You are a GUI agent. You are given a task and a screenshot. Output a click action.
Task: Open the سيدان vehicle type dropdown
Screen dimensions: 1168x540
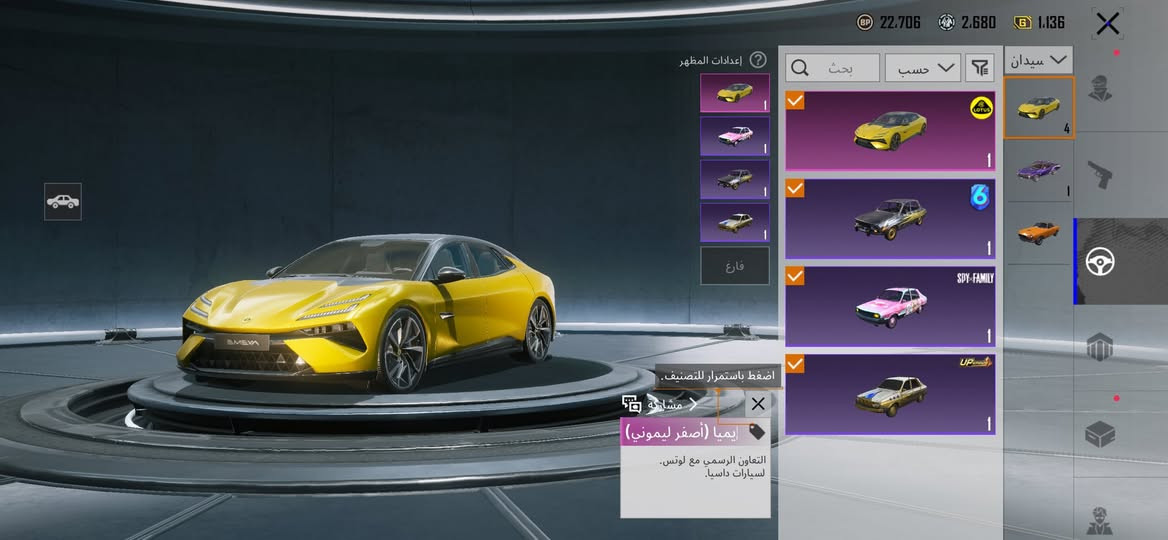tap(1039, 60)
